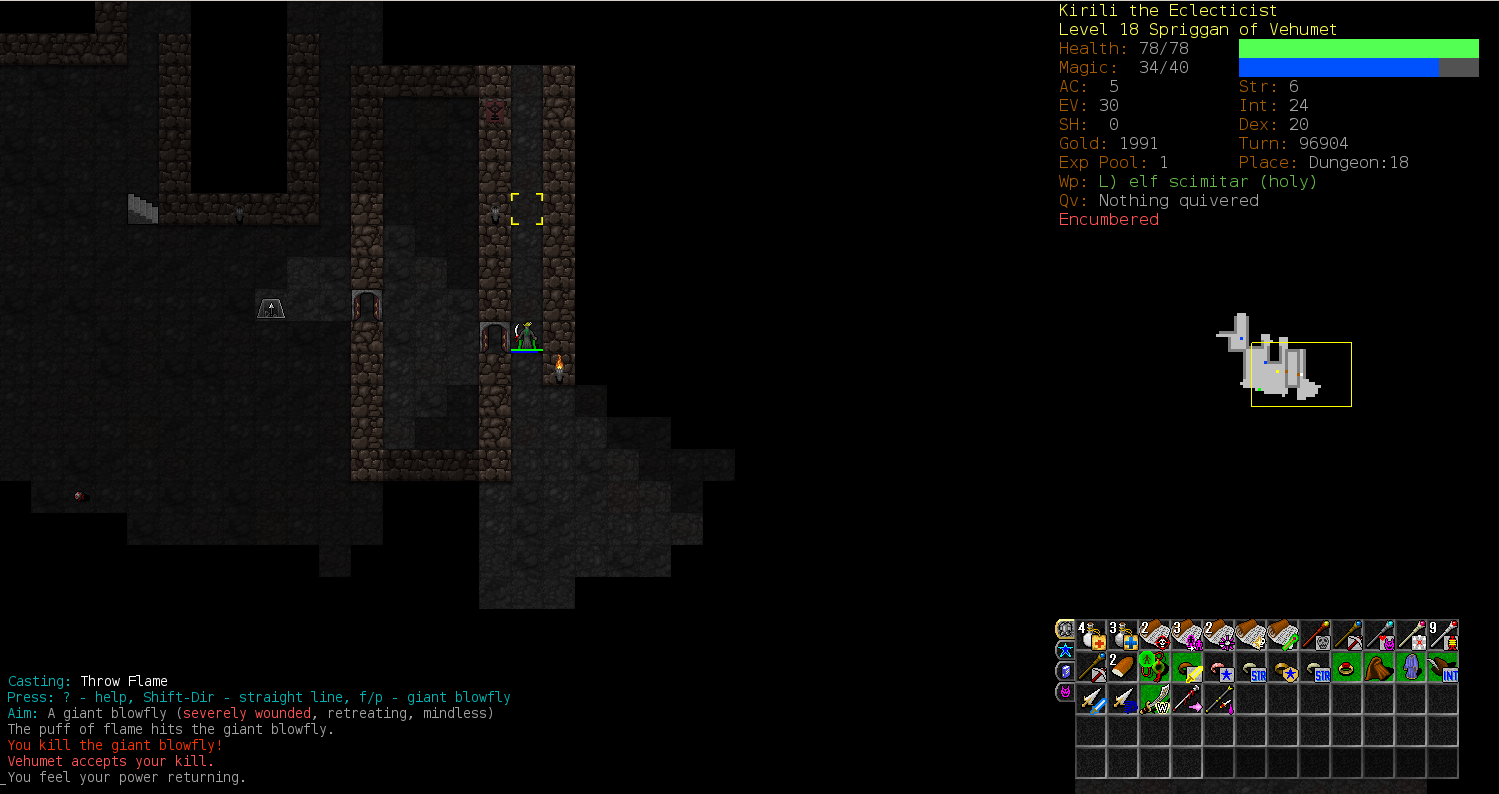The width and height of the screenshot is (1499, 794).
Task: Click the equipped hat with INT badge
Action: pos(1443,667)
